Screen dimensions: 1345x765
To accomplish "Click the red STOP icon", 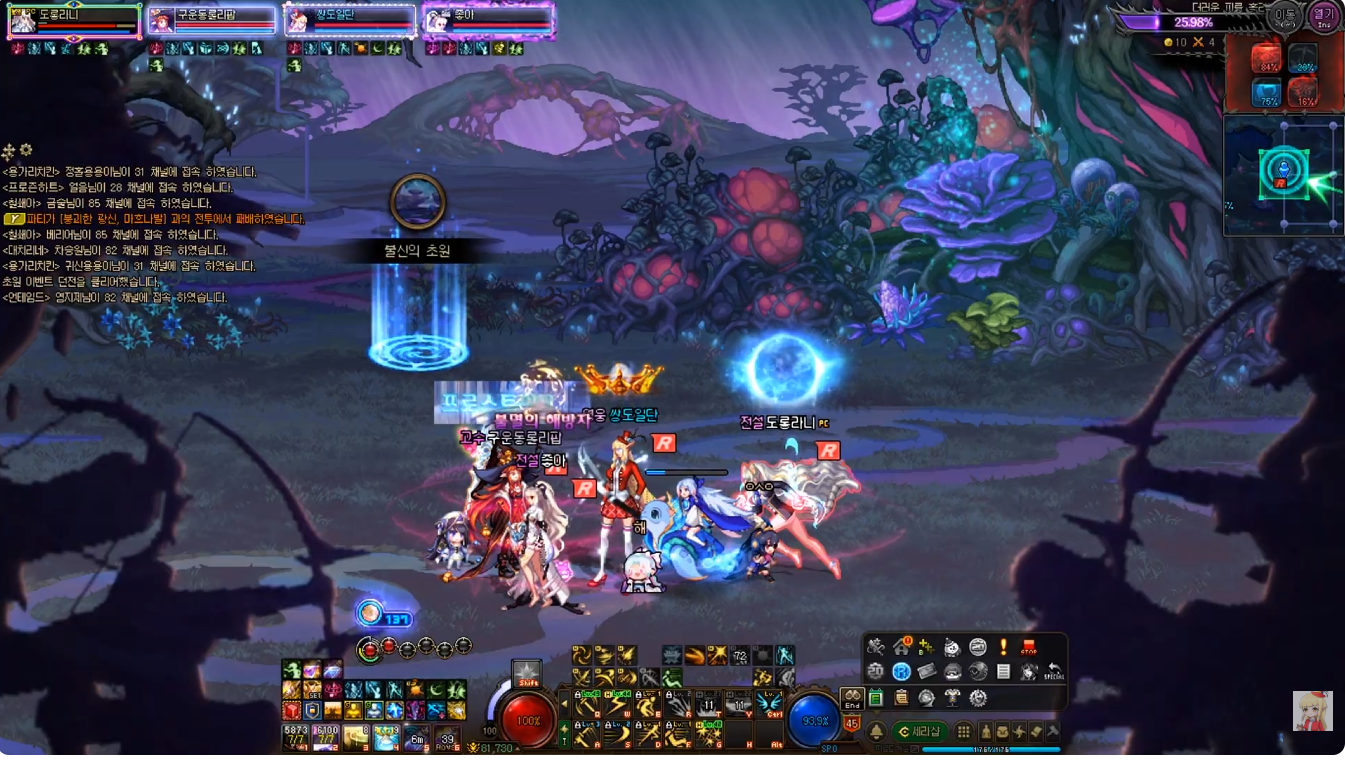I will pyautogui.click(x=1028, y=647).
